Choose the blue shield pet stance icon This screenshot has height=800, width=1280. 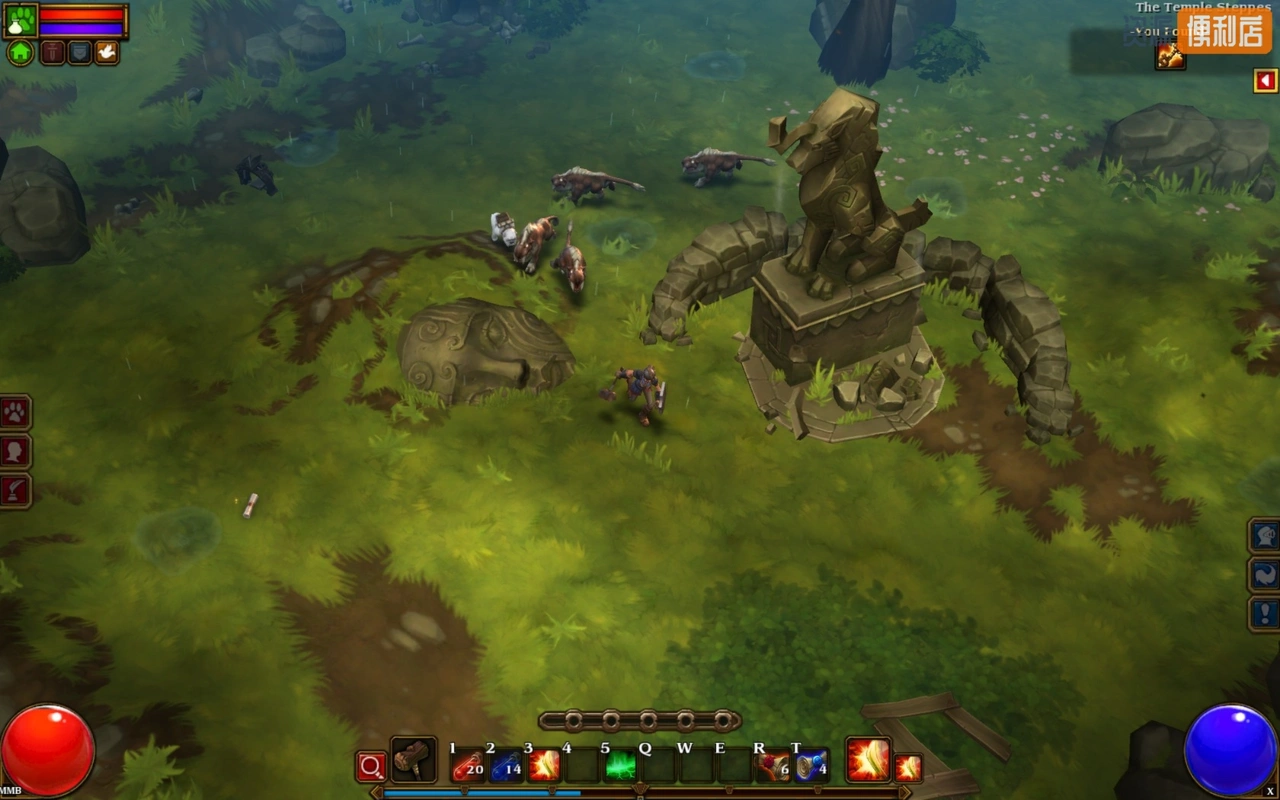79,53
